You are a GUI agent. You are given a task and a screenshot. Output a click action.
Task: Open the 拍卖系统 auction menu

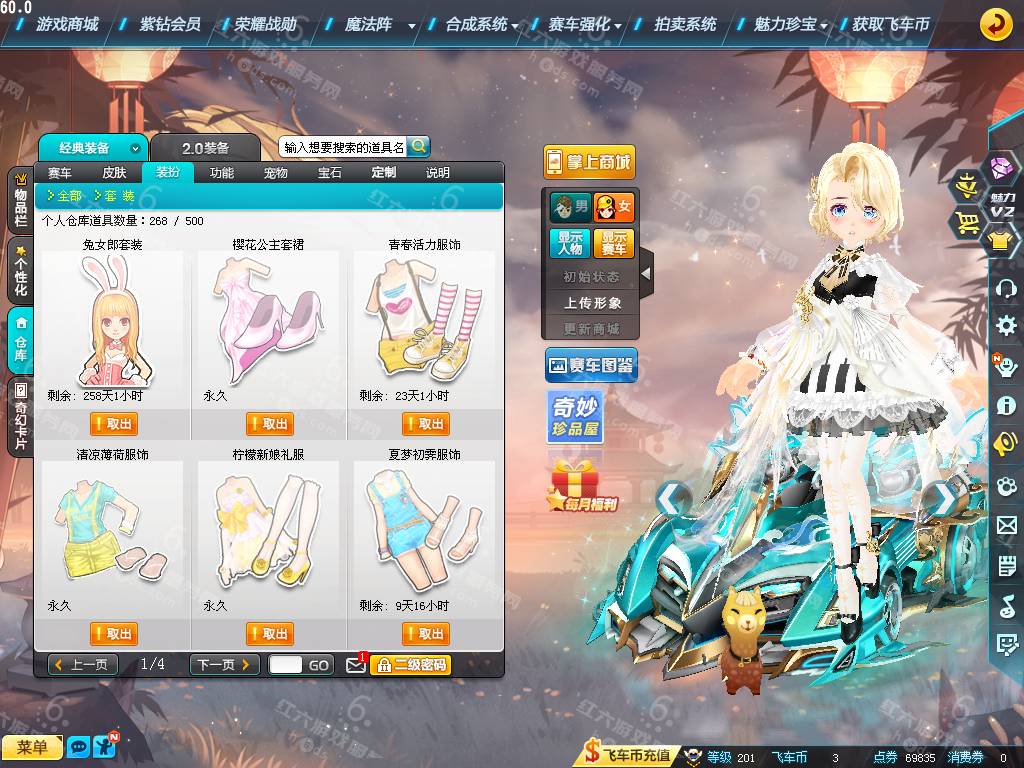tap(685, 24)
